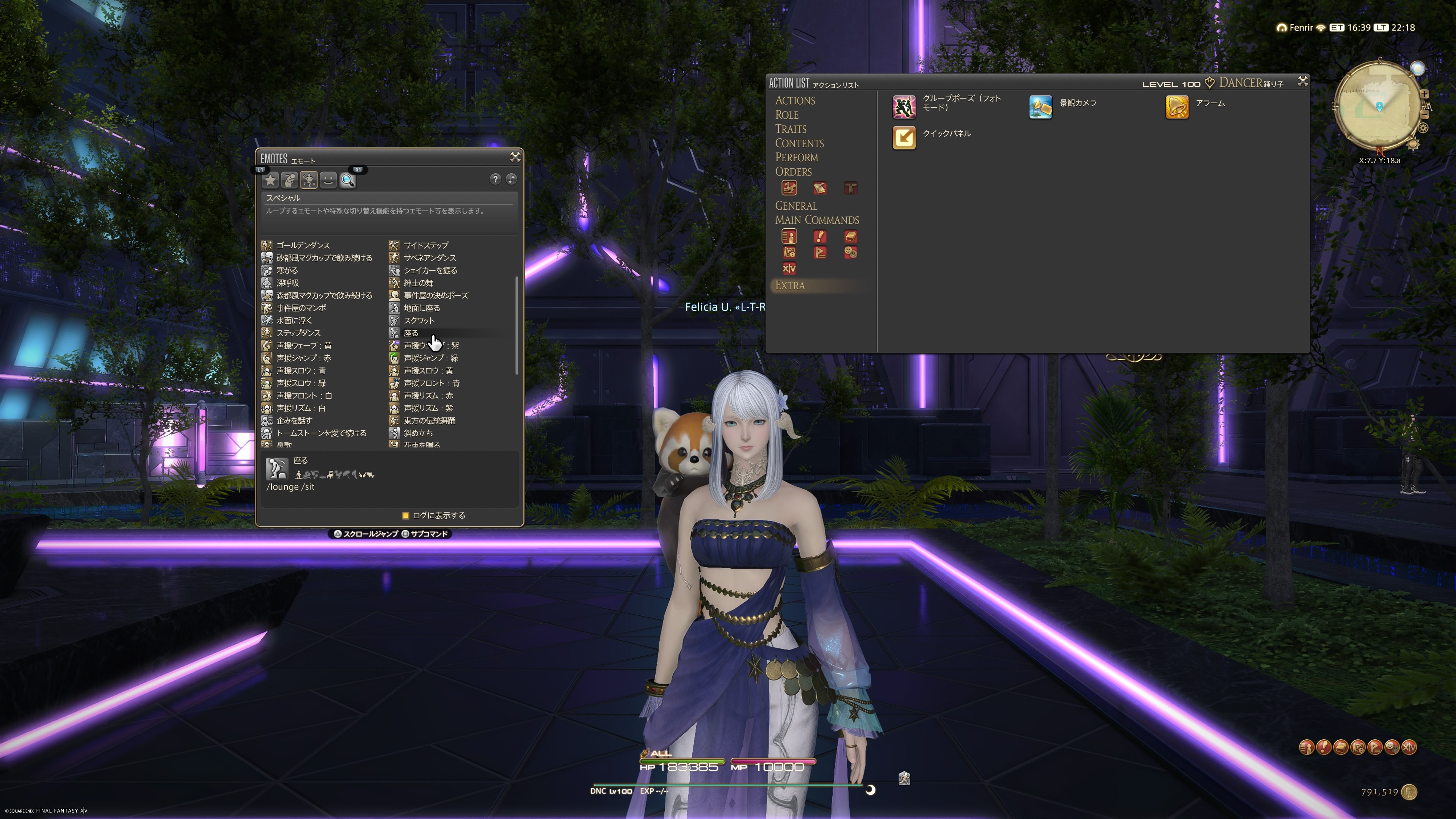
Task: Close the Emotes window
Action: pos(515,157)
